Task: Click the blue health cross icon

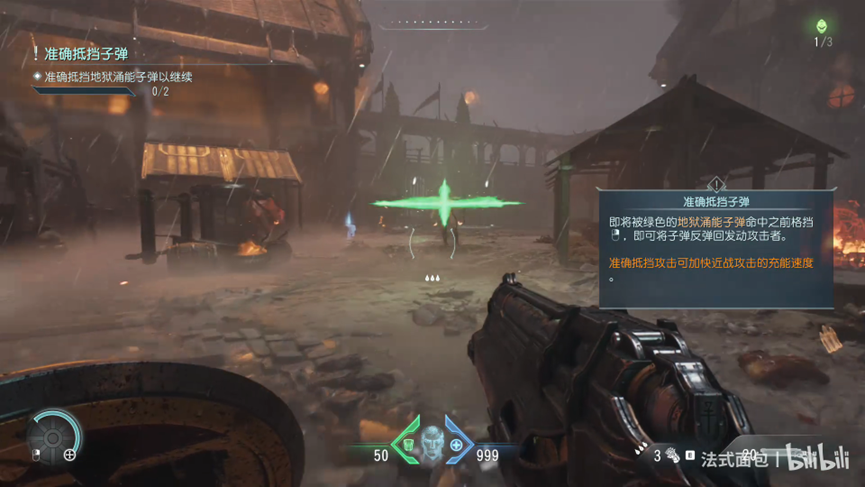Action: (457, 444)
